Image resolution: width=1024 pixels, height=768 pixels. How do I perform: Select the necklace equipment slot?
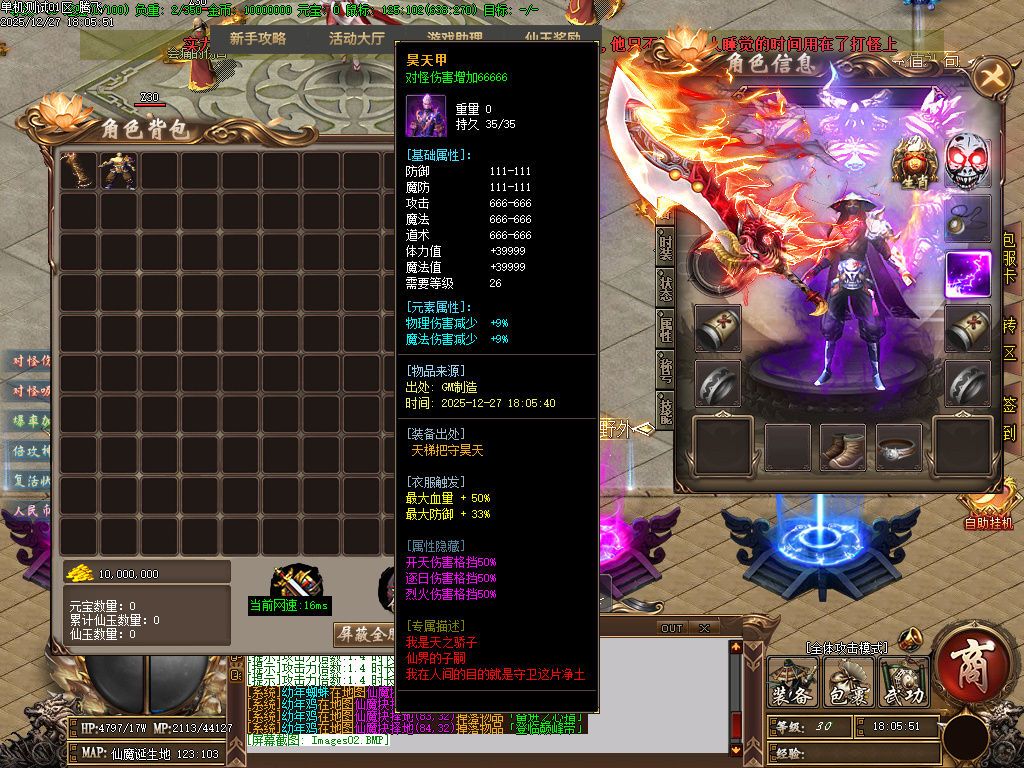point(968,218)
